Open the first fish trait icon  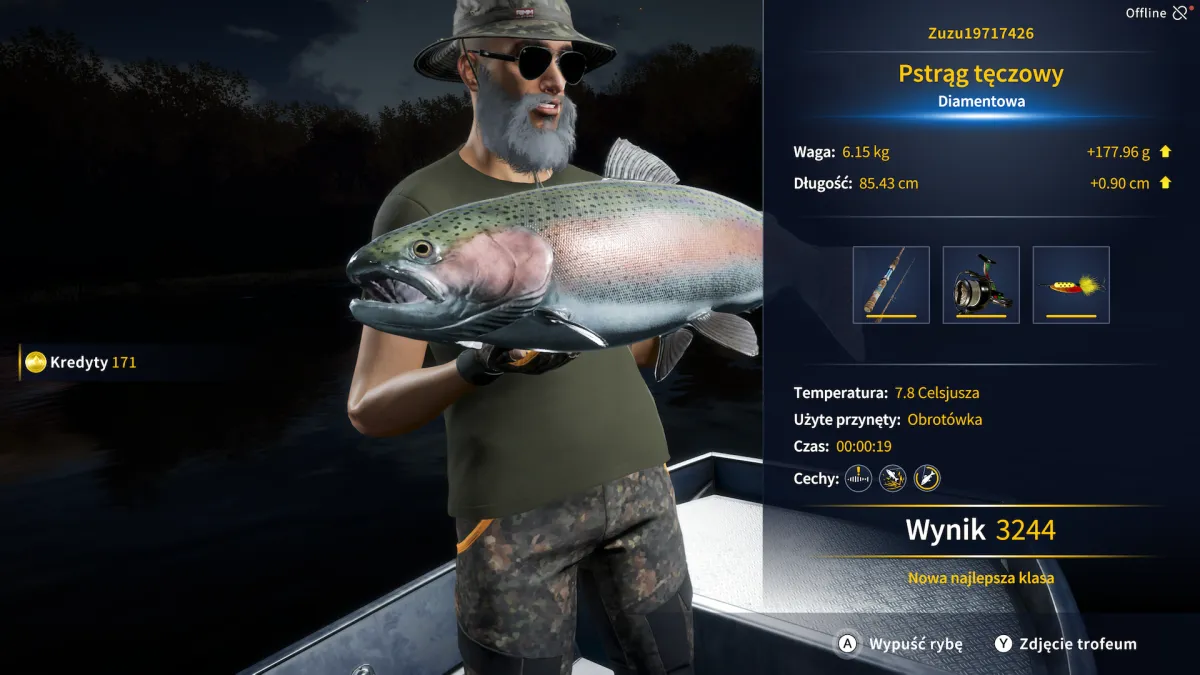click(x=858, y=478)
